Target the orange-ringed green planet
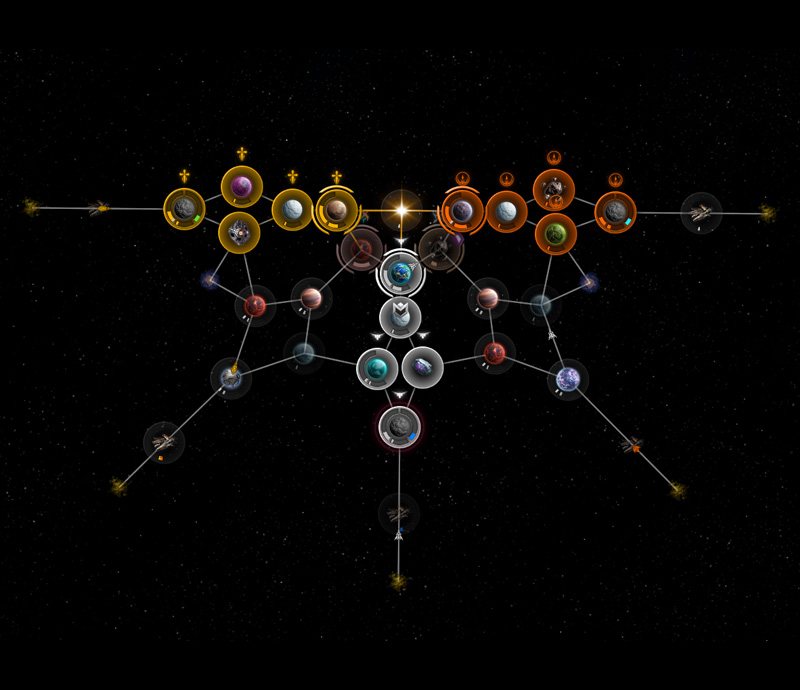Screen dimensions: 800x690 (555, 234)
